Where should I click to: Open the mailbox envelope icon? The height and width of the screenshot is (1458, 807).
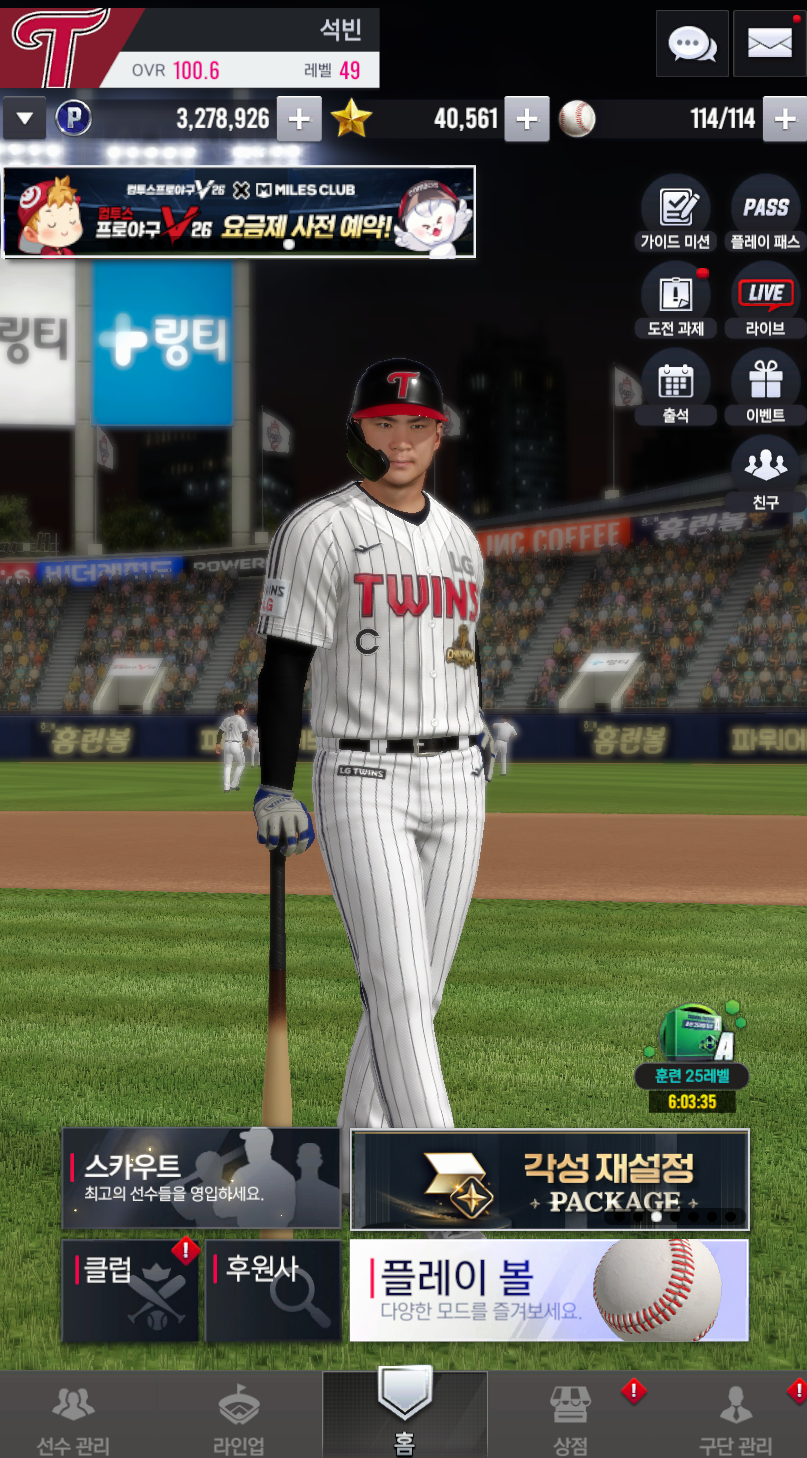[x=769, y=44]
